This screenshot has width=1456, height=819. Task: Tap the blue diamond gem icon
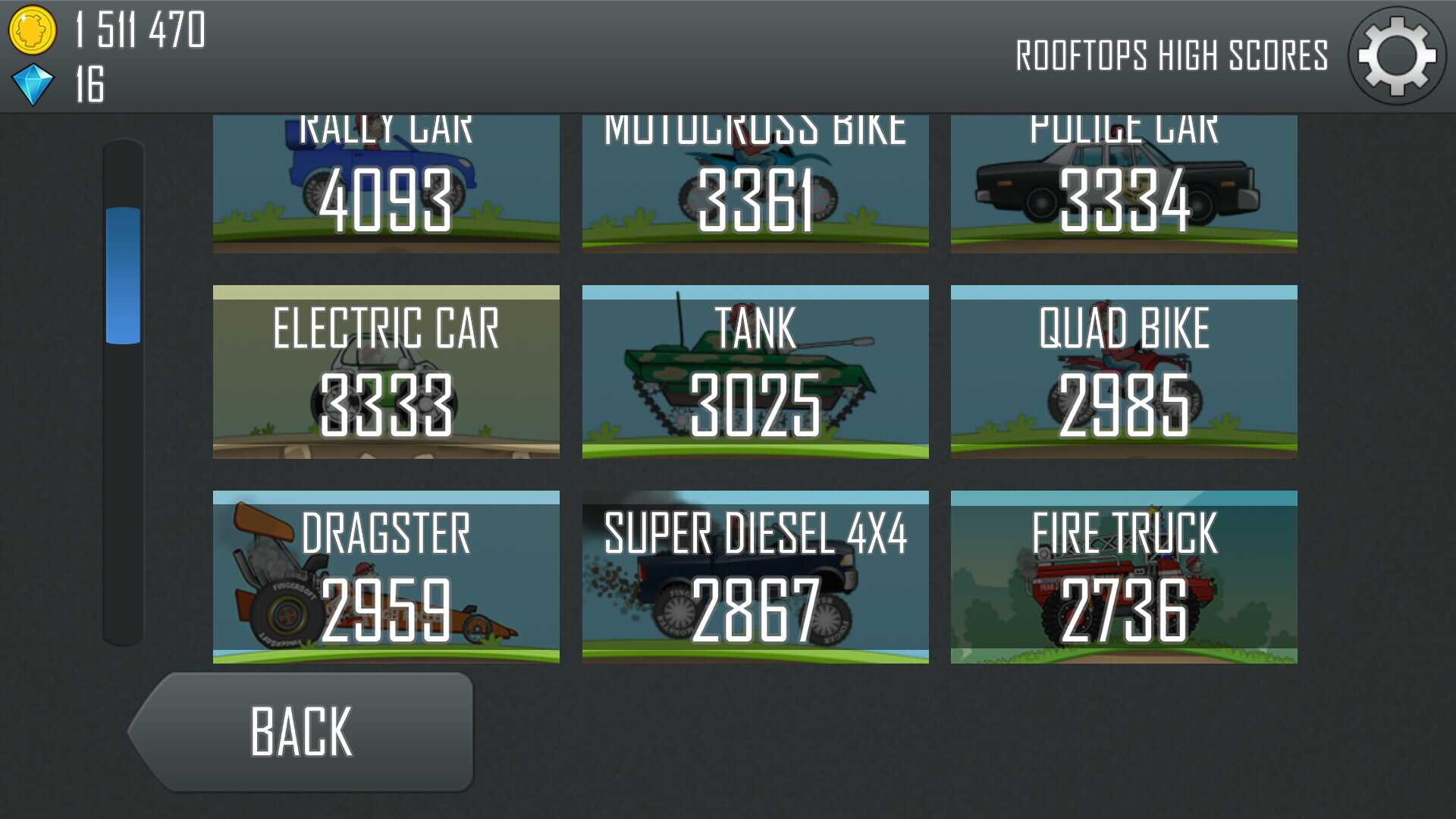point(33,84)
